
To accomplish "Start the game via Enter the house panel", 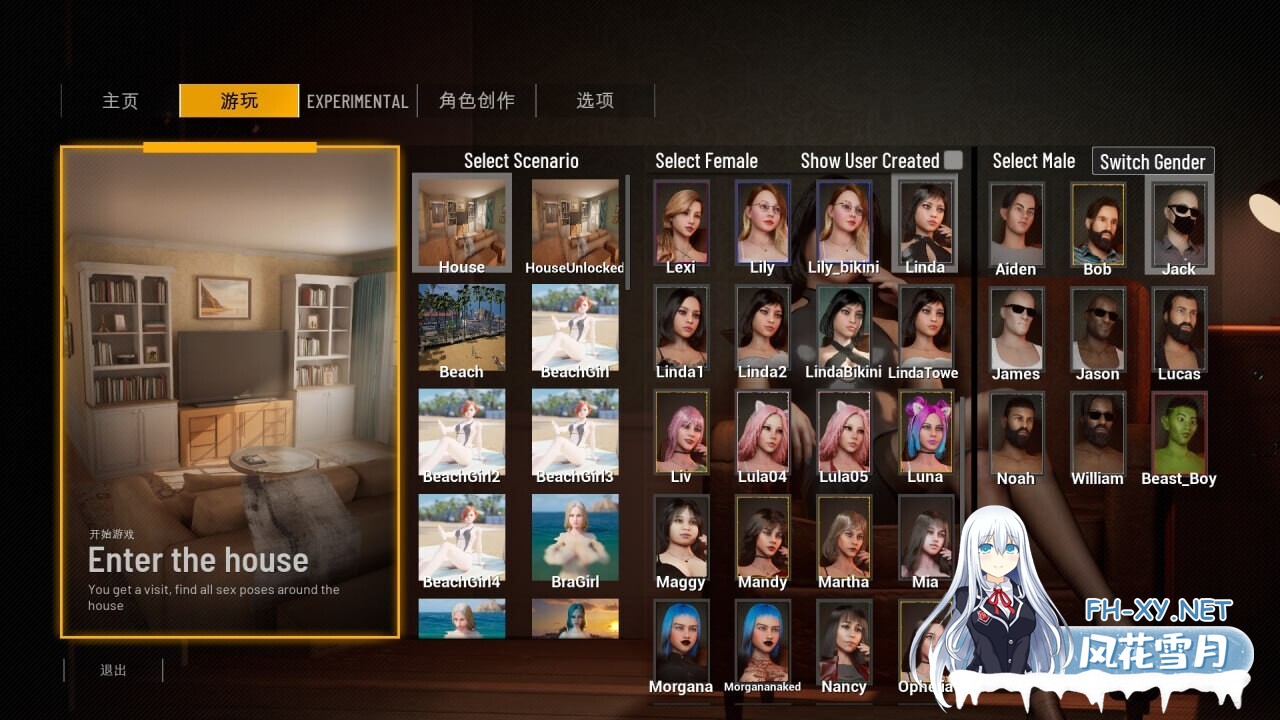I will (230, 391).
